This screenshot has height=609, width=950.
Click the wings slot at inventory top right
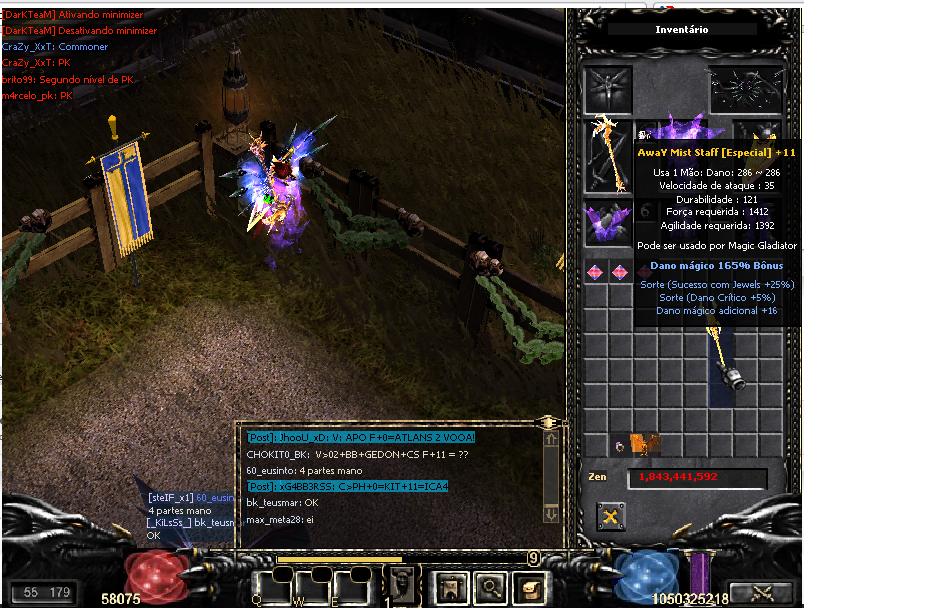(x=744, y=89)
